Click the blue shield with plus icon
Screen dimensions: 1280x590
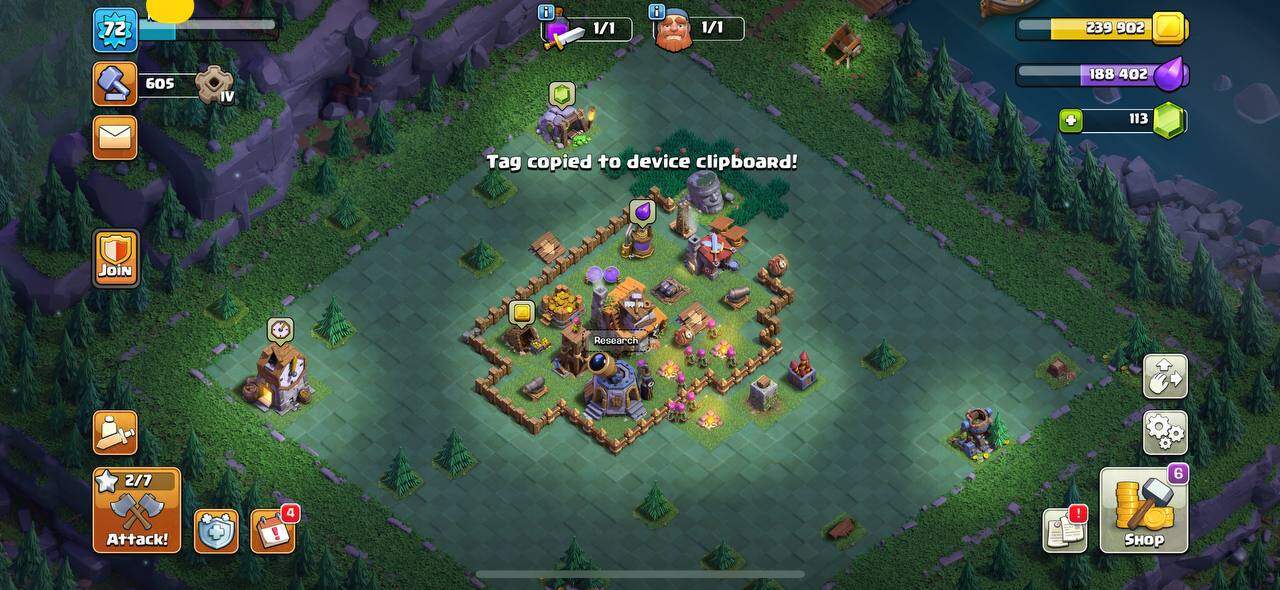216,531
